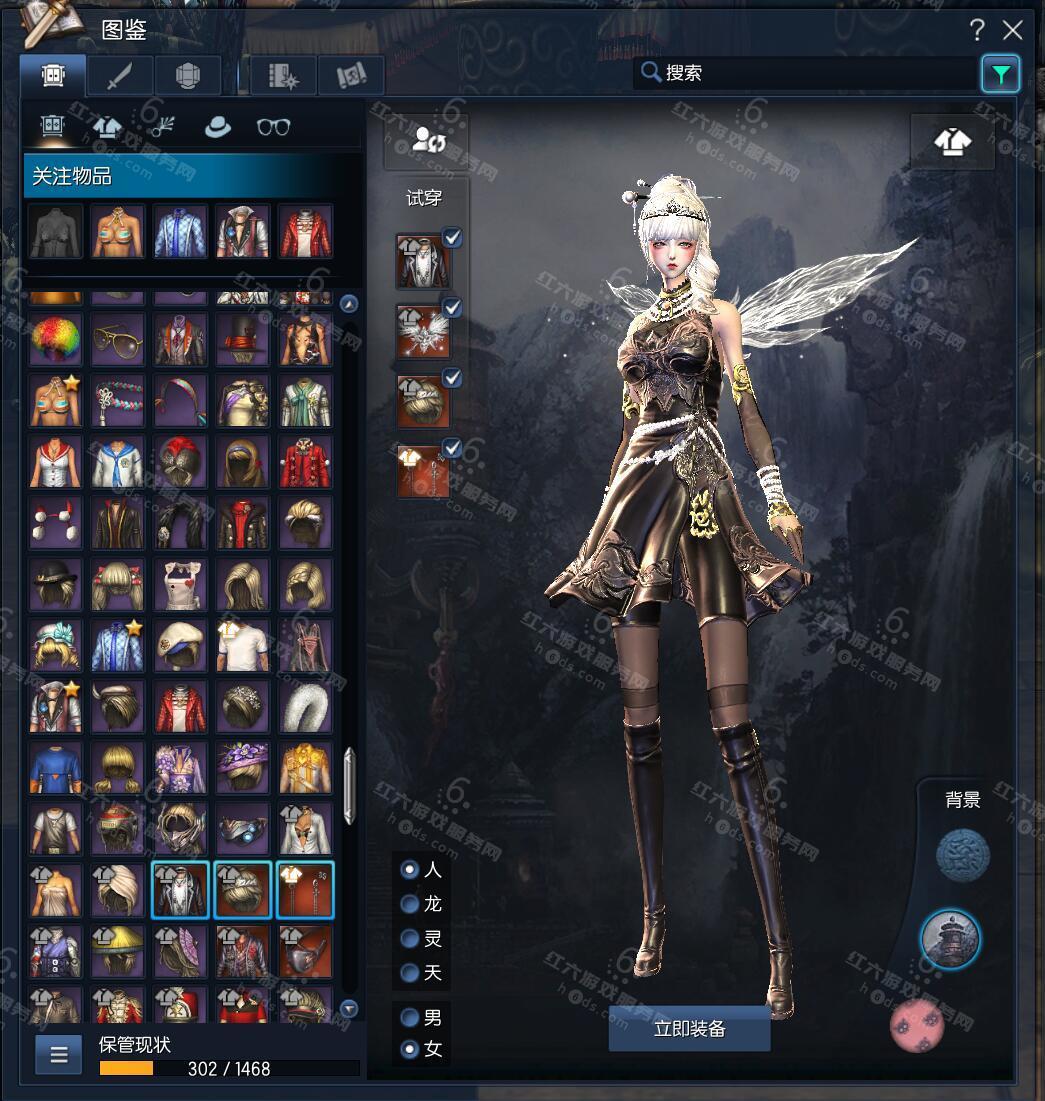Select the glasses category sub-tab
The image size is (1045, 1101).
[273, 127]
